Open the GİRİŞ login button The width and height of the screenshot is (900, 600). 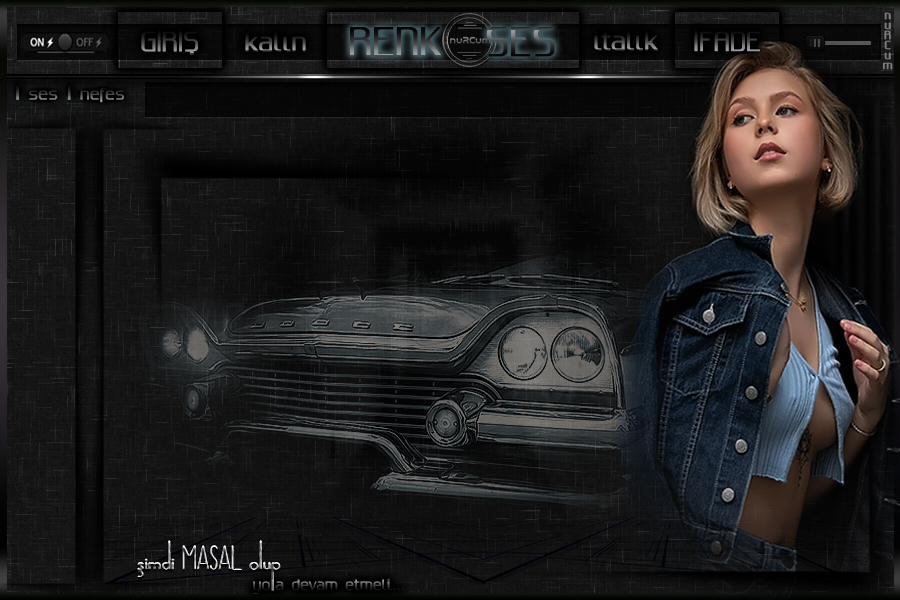point(169,42)
